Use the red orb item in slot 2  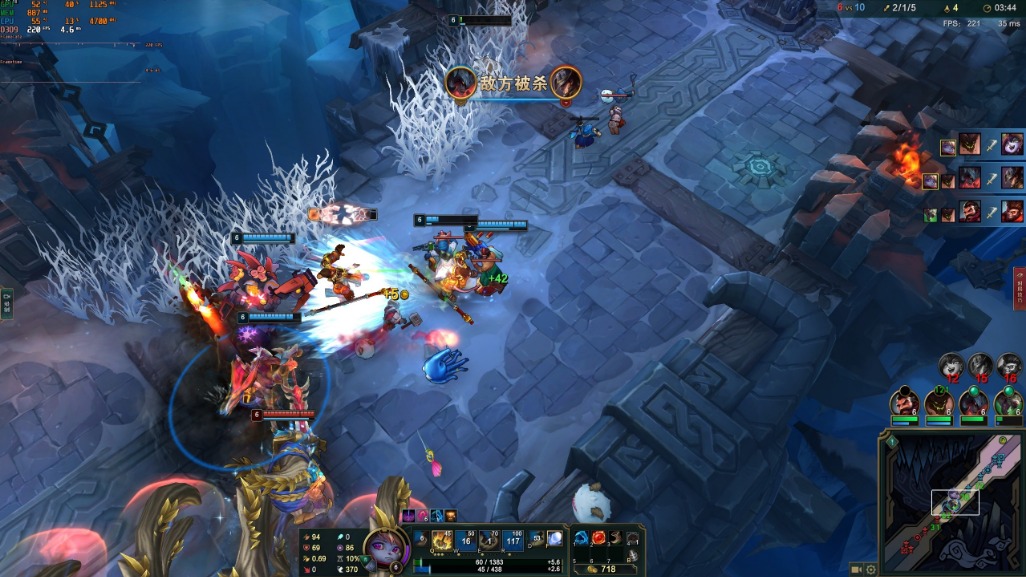pos(599,538)
